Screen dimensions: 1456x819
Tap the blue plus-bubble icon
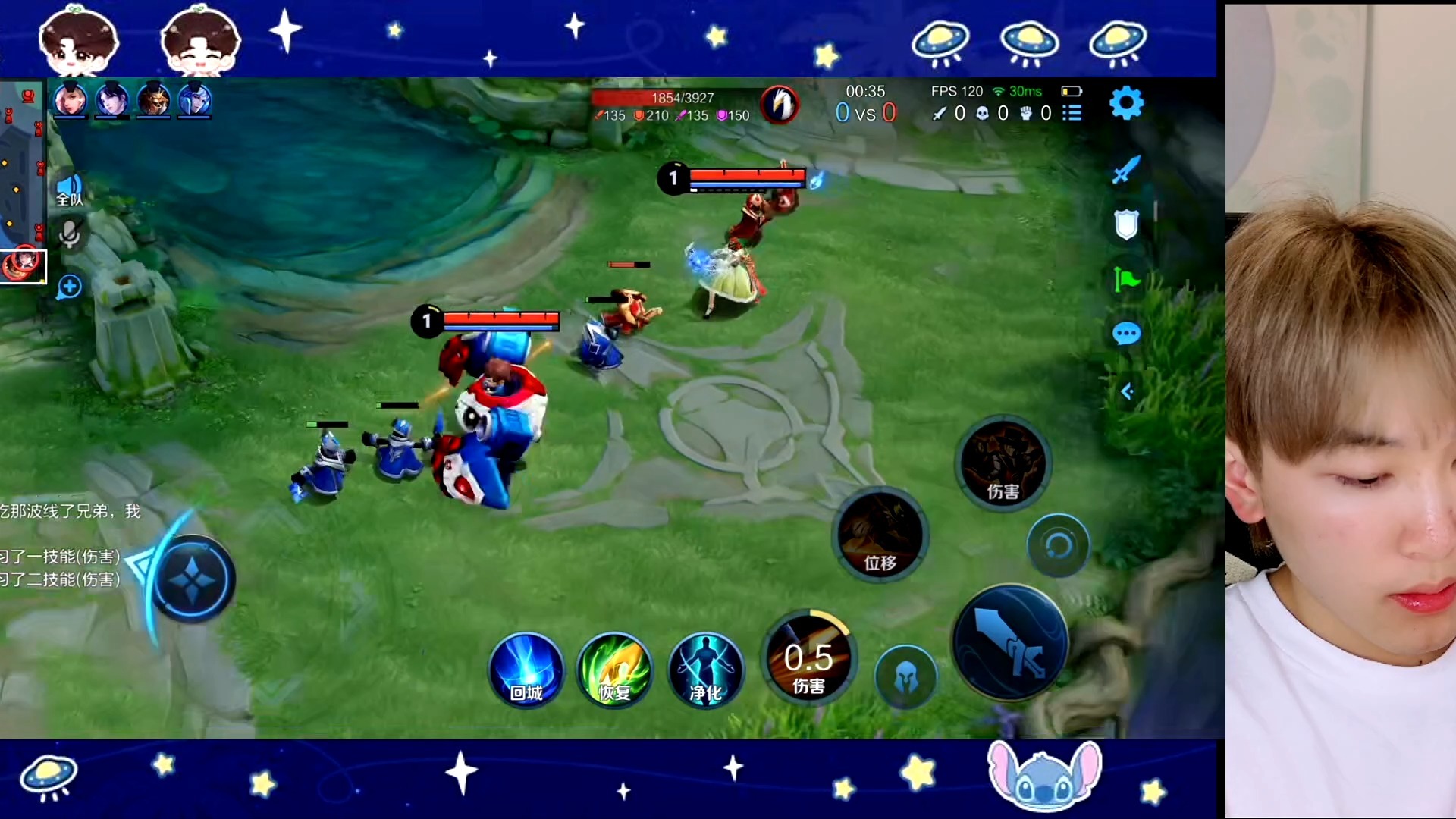click(69, 287)
